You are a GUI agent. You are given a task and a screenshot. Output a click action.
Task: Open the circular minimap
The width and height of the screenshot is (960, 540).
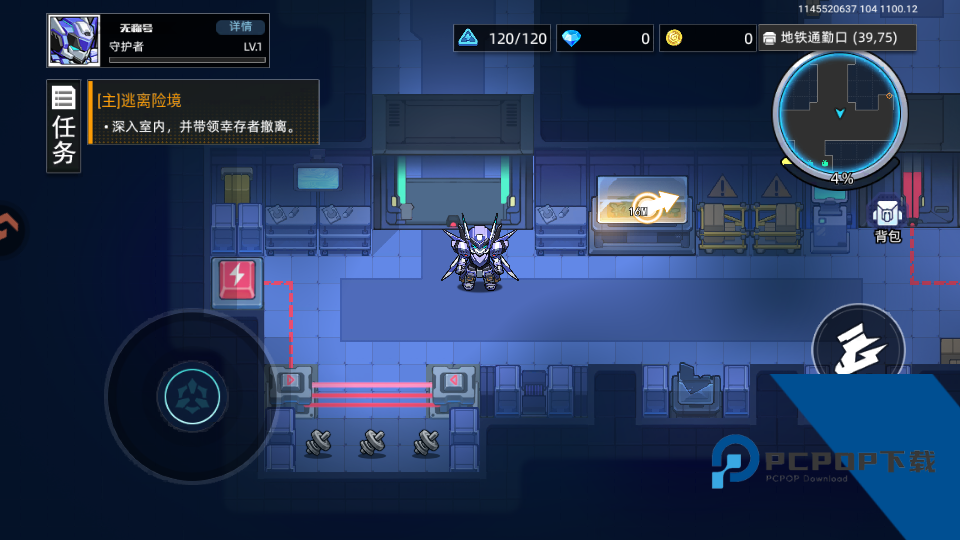(x=840, y=112)
